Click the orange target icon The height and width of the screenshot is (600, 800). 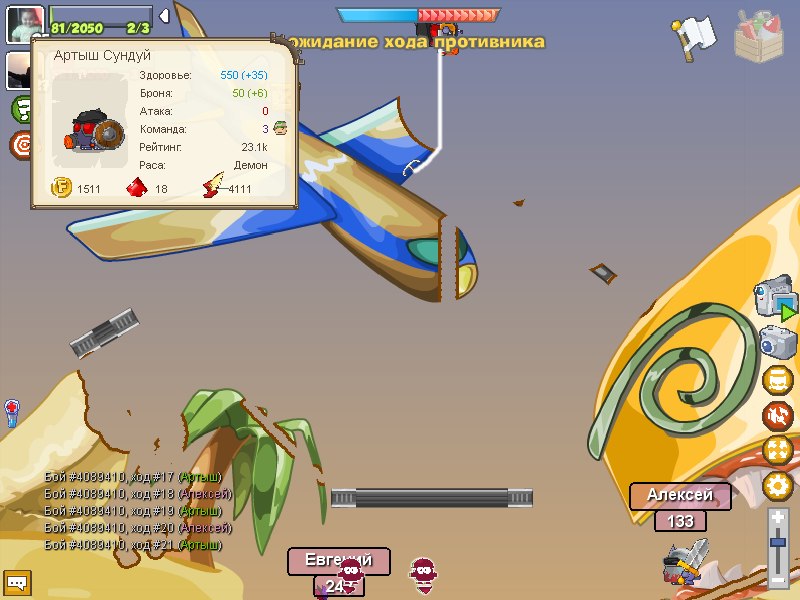pyautogui.click(x=21, y=146)
